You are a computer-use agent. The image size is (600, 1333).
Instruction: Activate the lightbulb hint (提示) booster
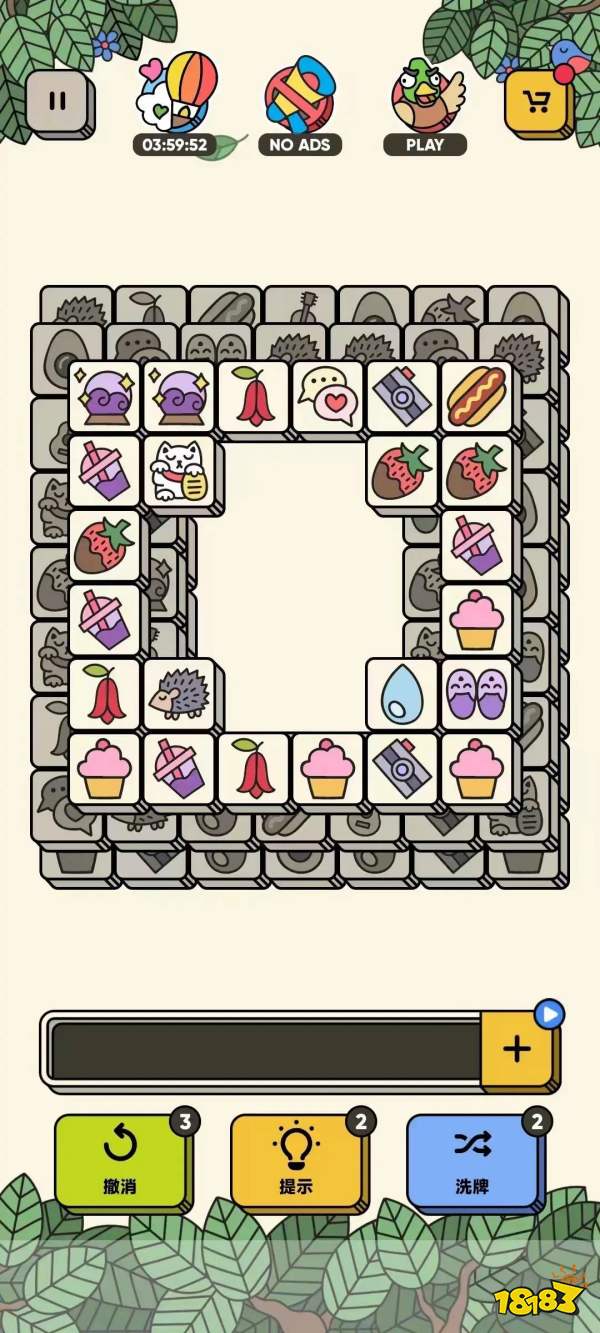click(296, 1160)
